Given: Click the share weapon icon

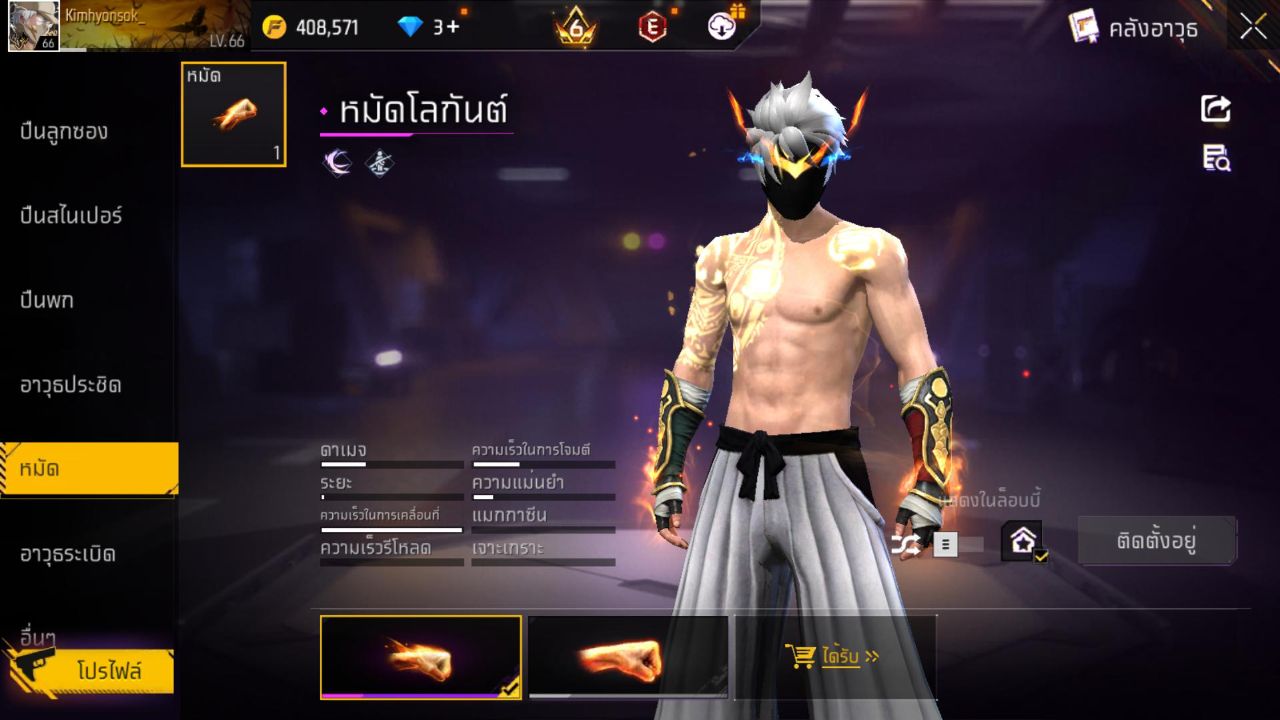Looking at the screenshot, I should [1215, 110].
